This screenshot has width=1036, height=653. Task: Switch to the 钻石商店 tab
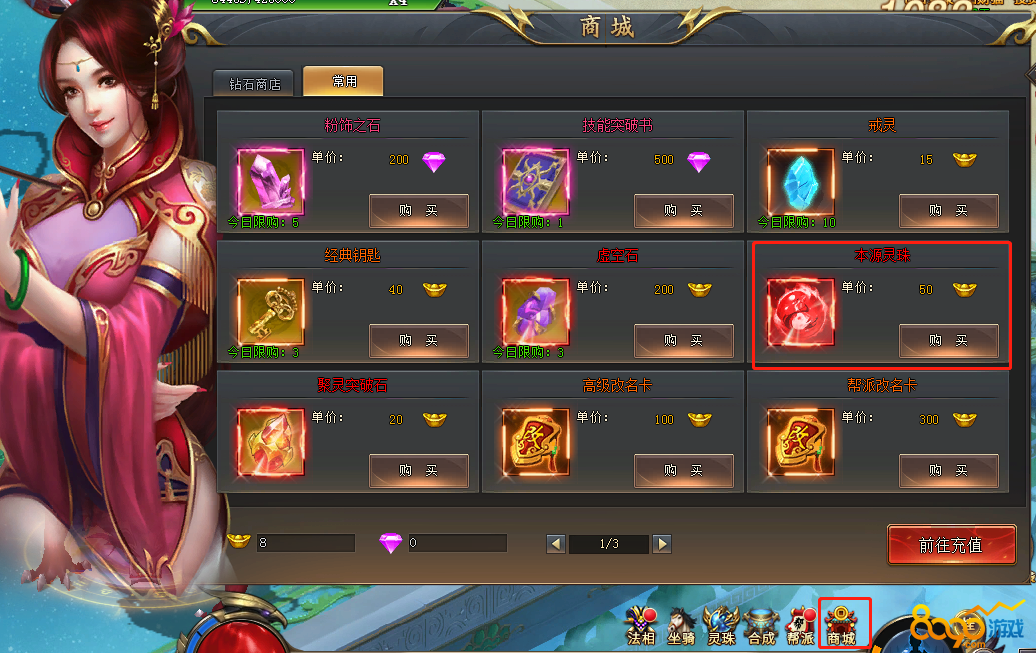click(x=254, y=84)
